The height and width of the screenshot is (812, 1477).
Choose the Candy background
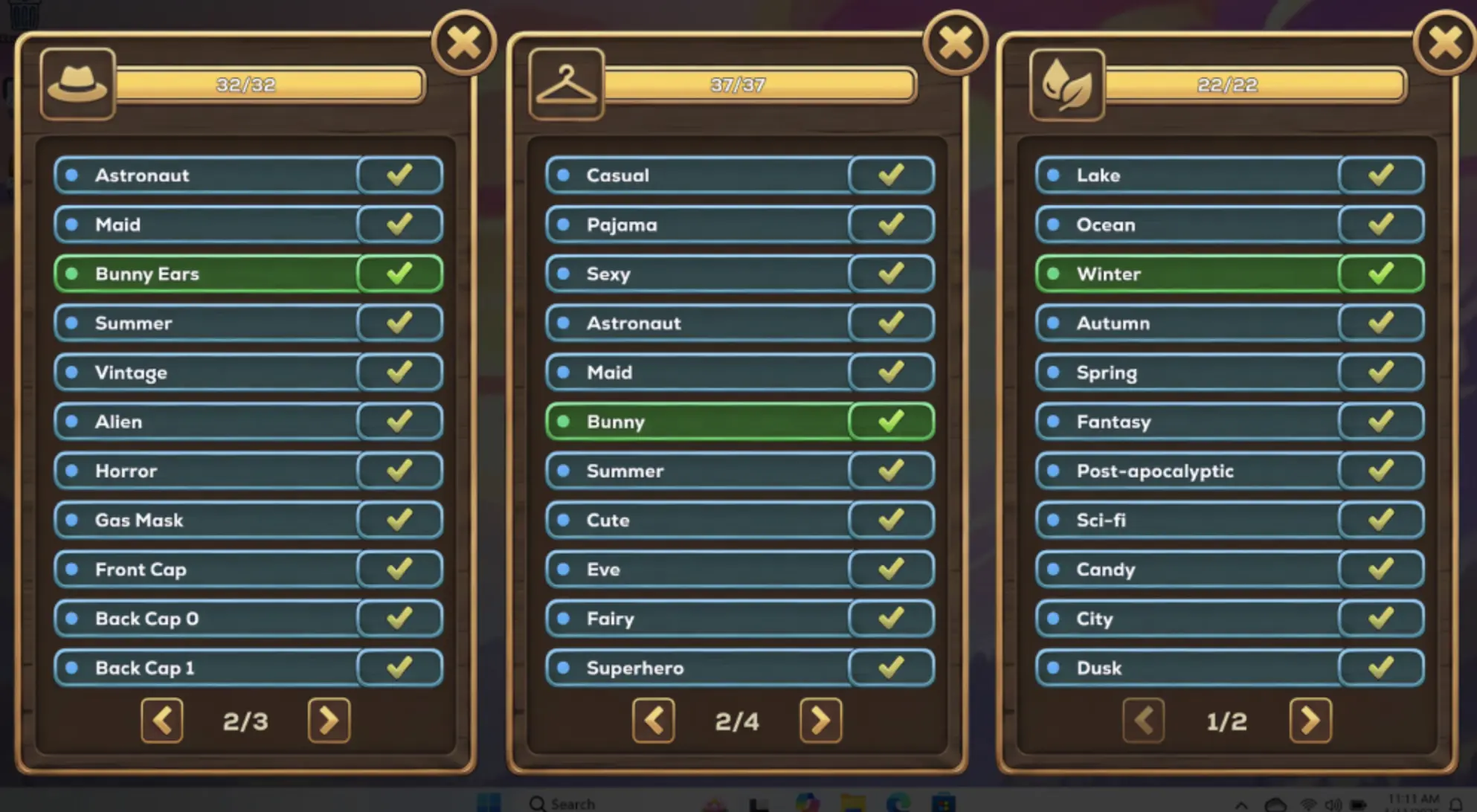click(x=1190, y=570)
